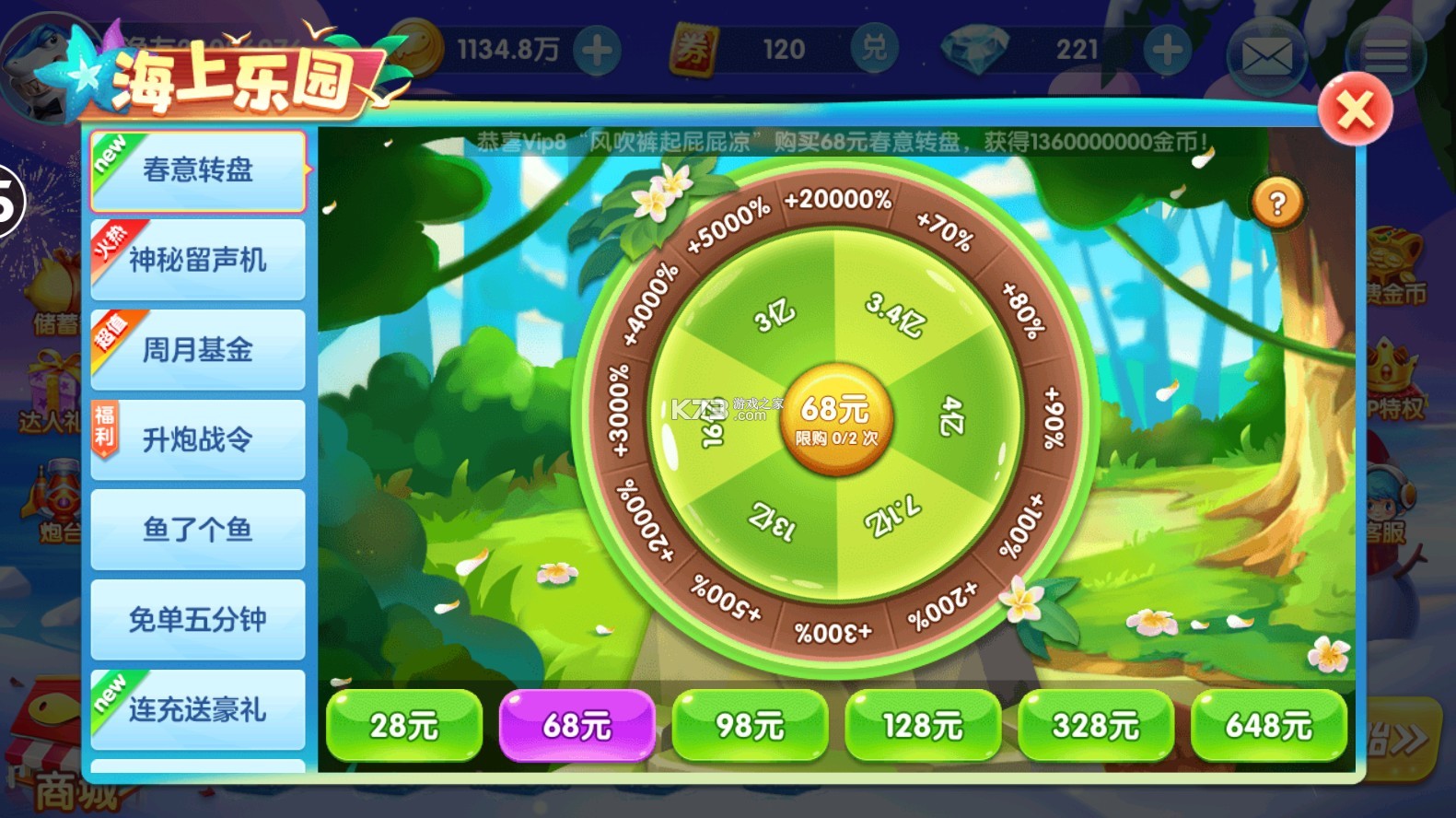Add gold coins with the plus button
This screenshot has width=1456, height=818.
[597, 50]
